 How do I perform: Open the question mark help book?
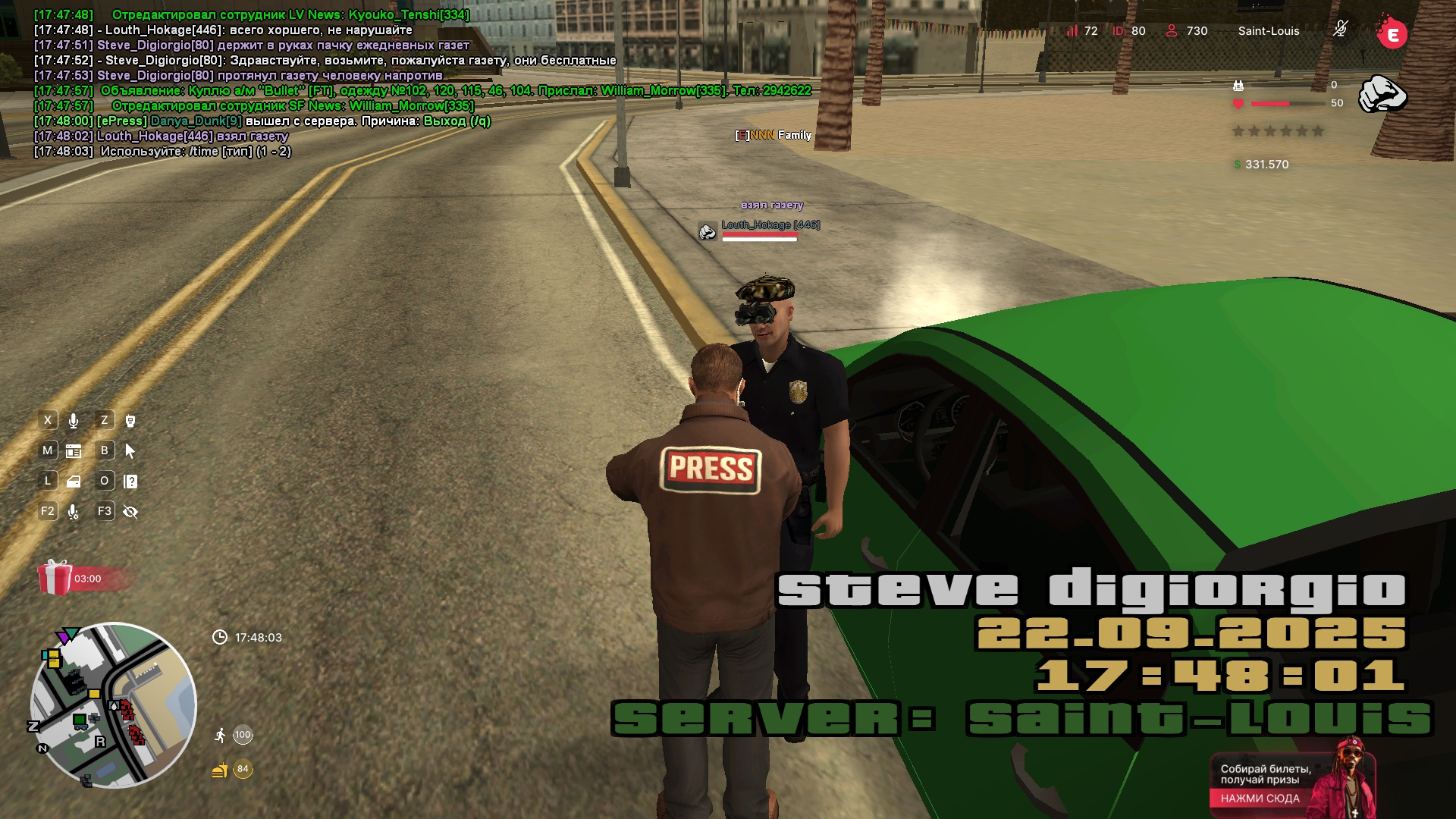[130, 482]
